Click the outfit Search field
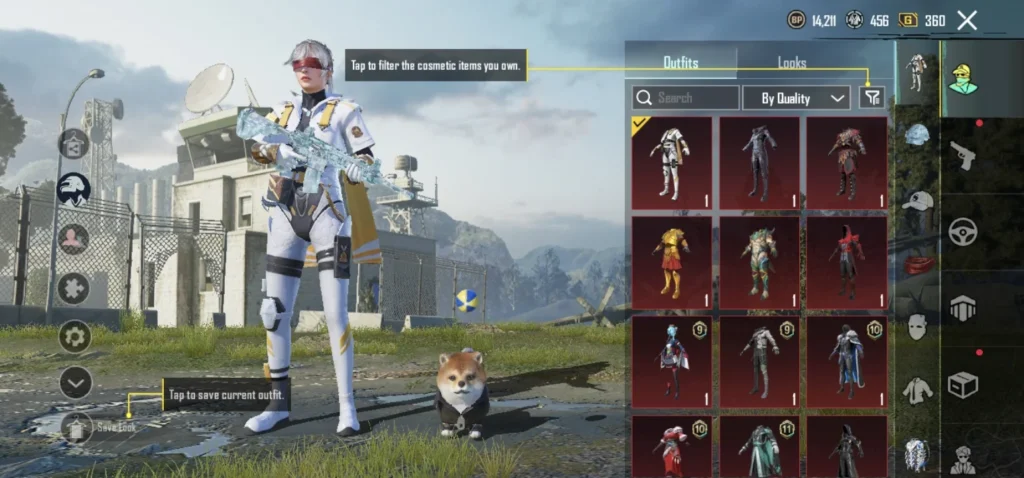The height and width of the screenshot is (478, 1024). 686,97
